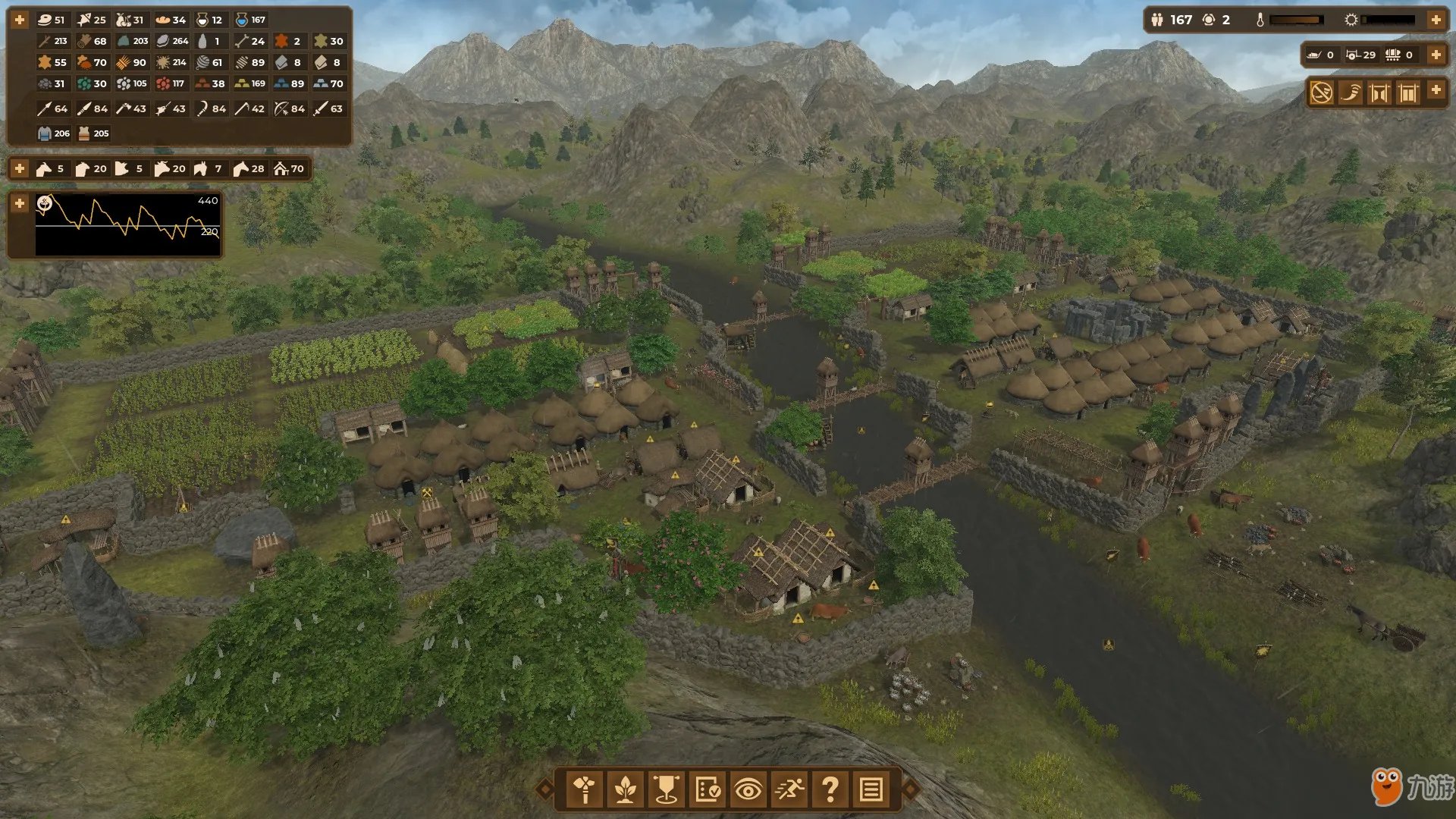Select the banner rally point tool
Viewport: 1456px width, 819px height.
click(667, 790)
